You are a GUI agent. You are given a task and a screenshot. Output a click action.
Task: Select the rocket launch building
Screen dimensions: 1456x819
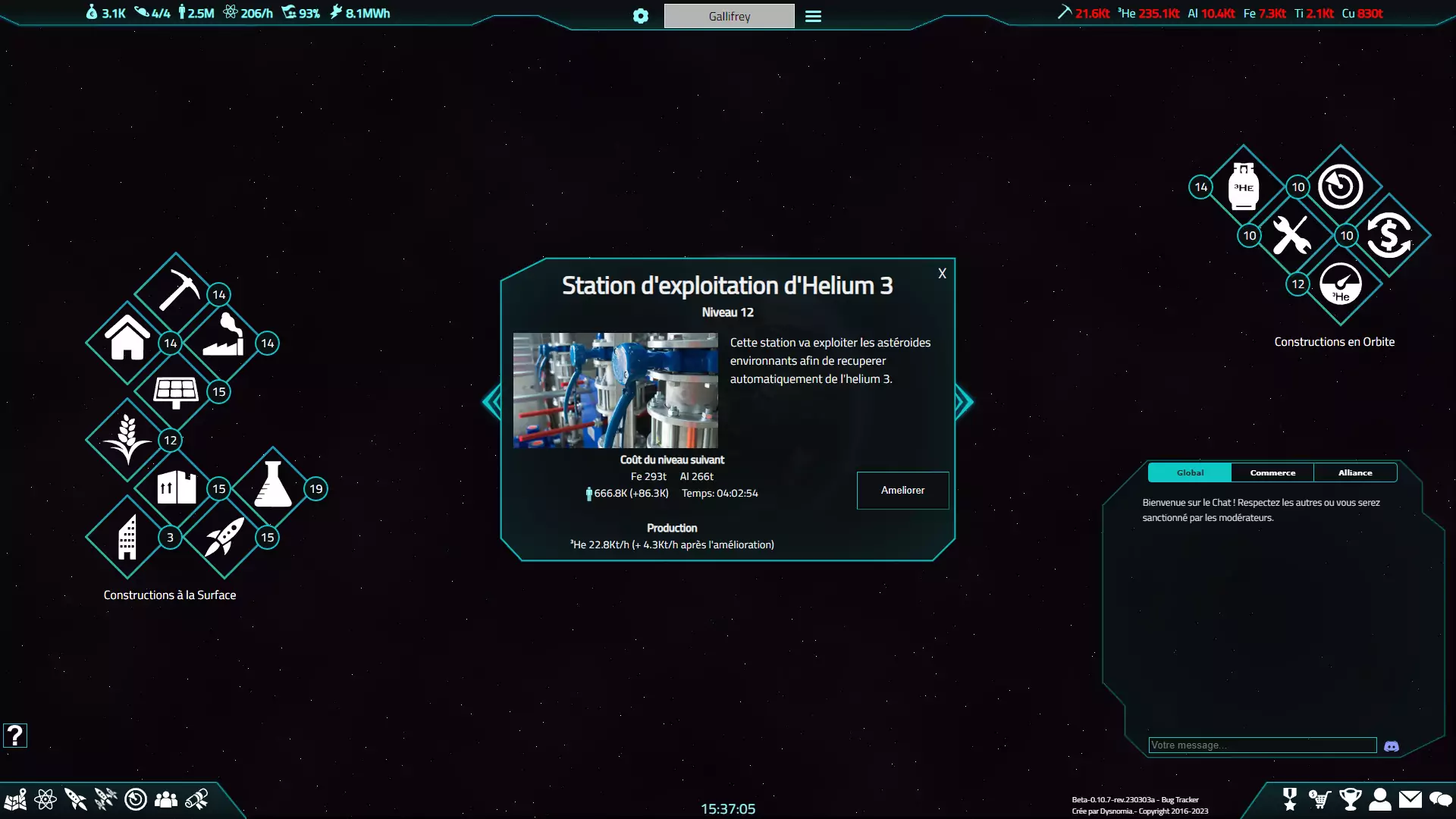click(x=224, y=536)
